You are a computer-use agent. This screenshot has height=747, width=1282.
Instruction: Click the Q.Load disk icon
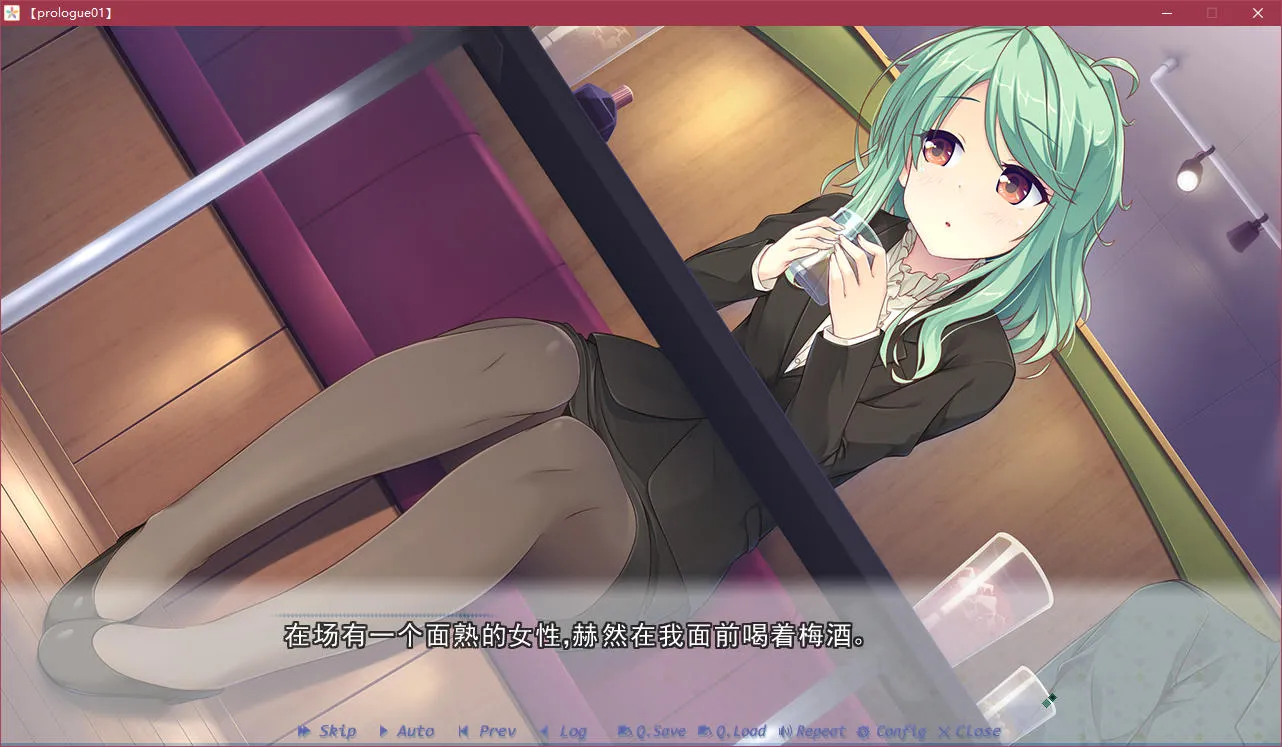coord(706,731)
